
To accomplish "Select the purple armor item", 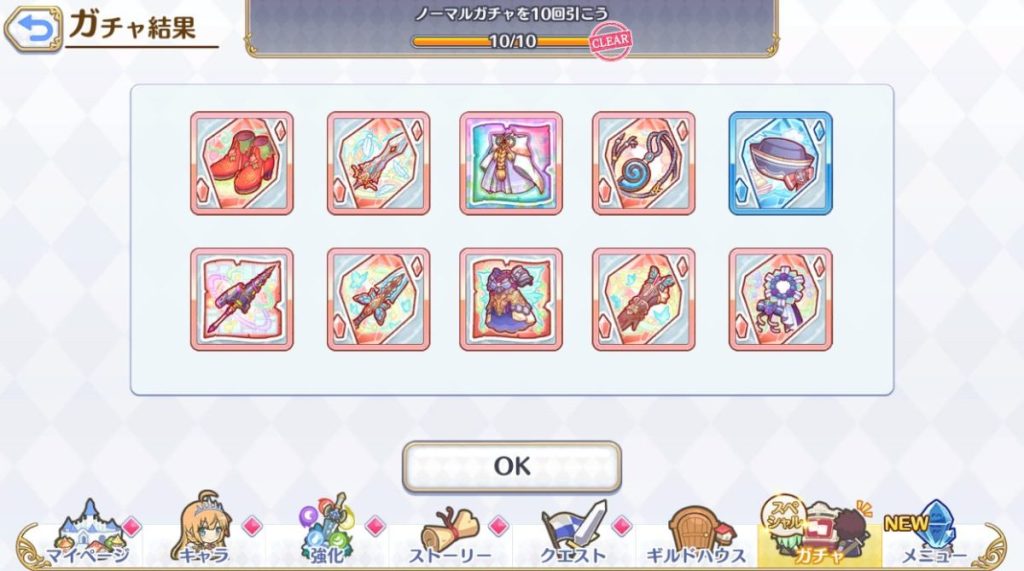I will click(511, 299).
